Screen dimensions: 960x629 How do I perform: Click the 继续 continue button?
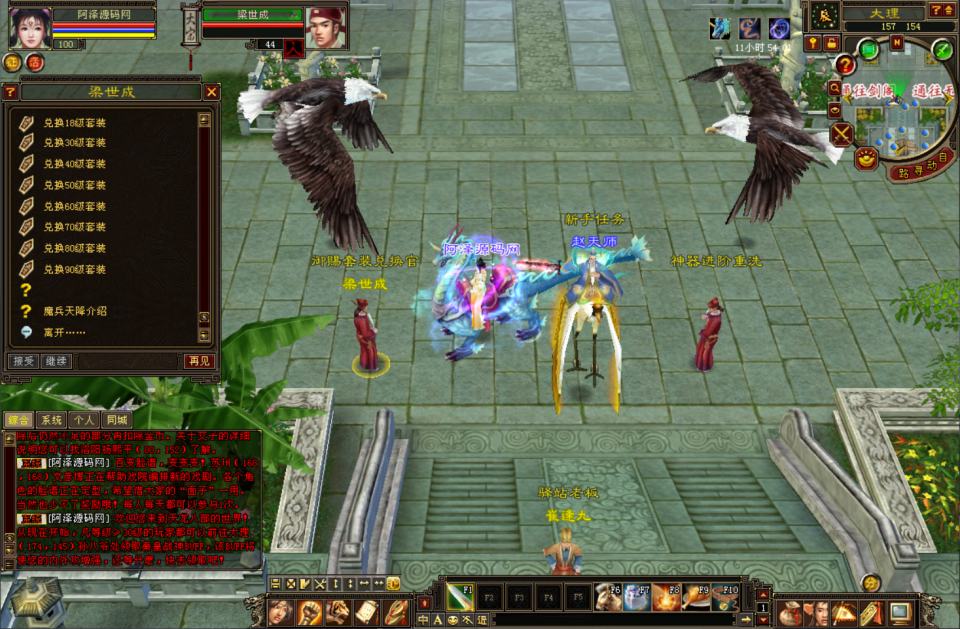[x=55, y=361]
